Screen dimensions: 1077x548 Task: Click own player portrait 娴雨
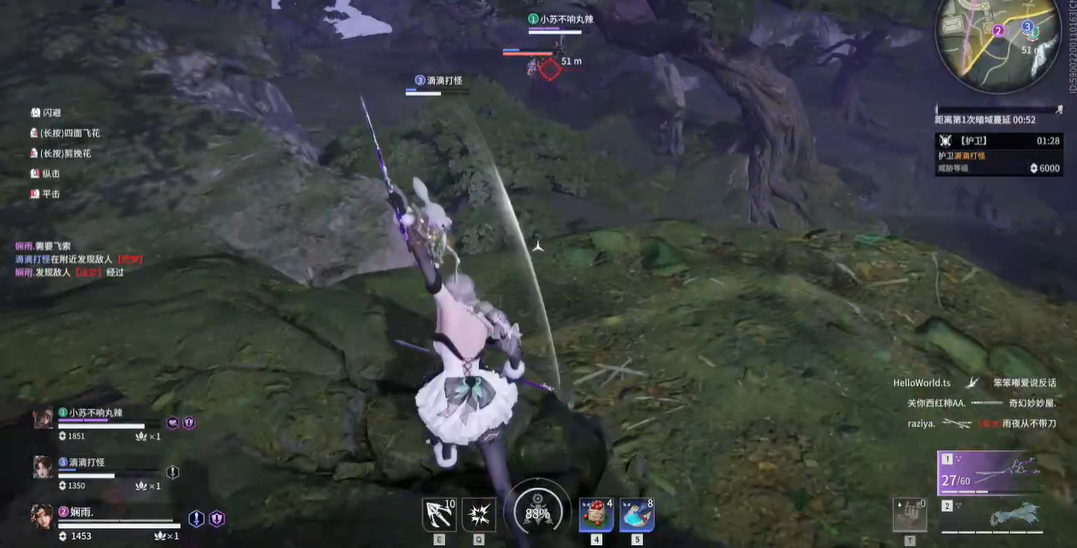42,516
